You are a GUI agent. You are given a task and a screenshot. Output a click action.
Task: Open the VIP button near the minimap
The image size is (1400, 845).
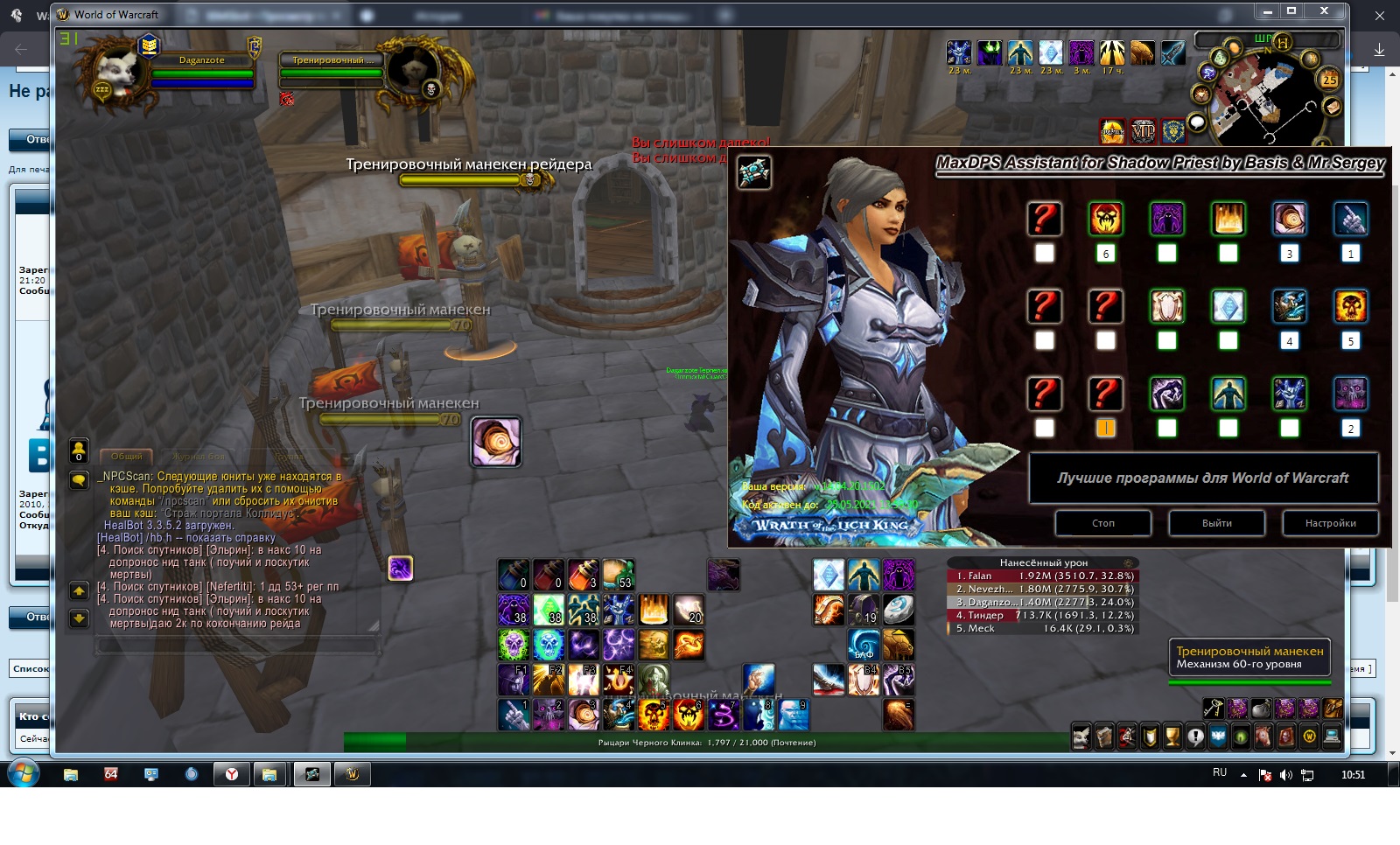tap(1143, 131)
